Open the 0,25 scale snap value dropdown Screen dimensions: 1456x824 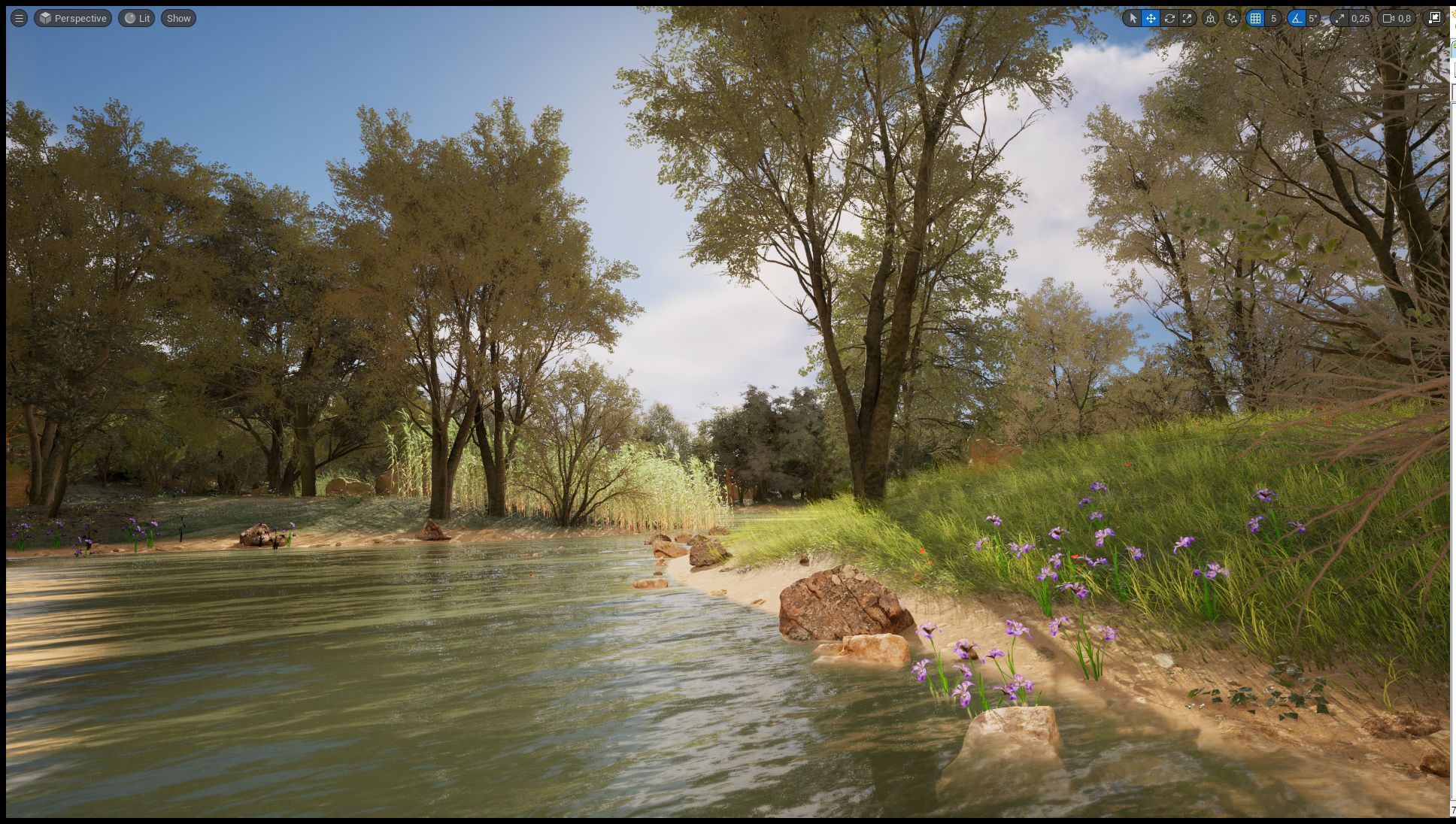click(x=1361, y=19)
